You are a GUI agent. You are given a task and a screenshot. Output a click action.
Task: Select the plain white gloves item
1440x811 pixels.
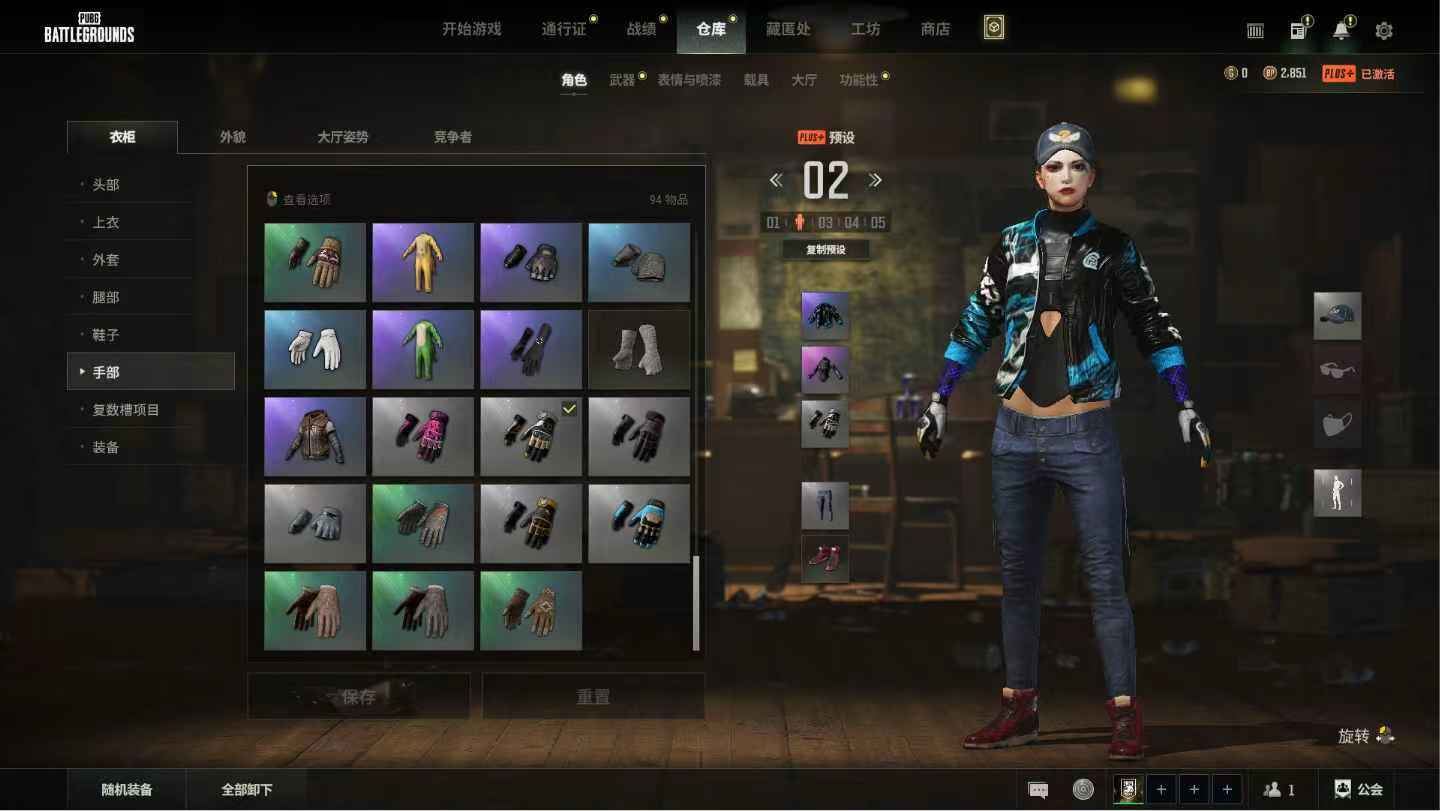click(315, 349)
